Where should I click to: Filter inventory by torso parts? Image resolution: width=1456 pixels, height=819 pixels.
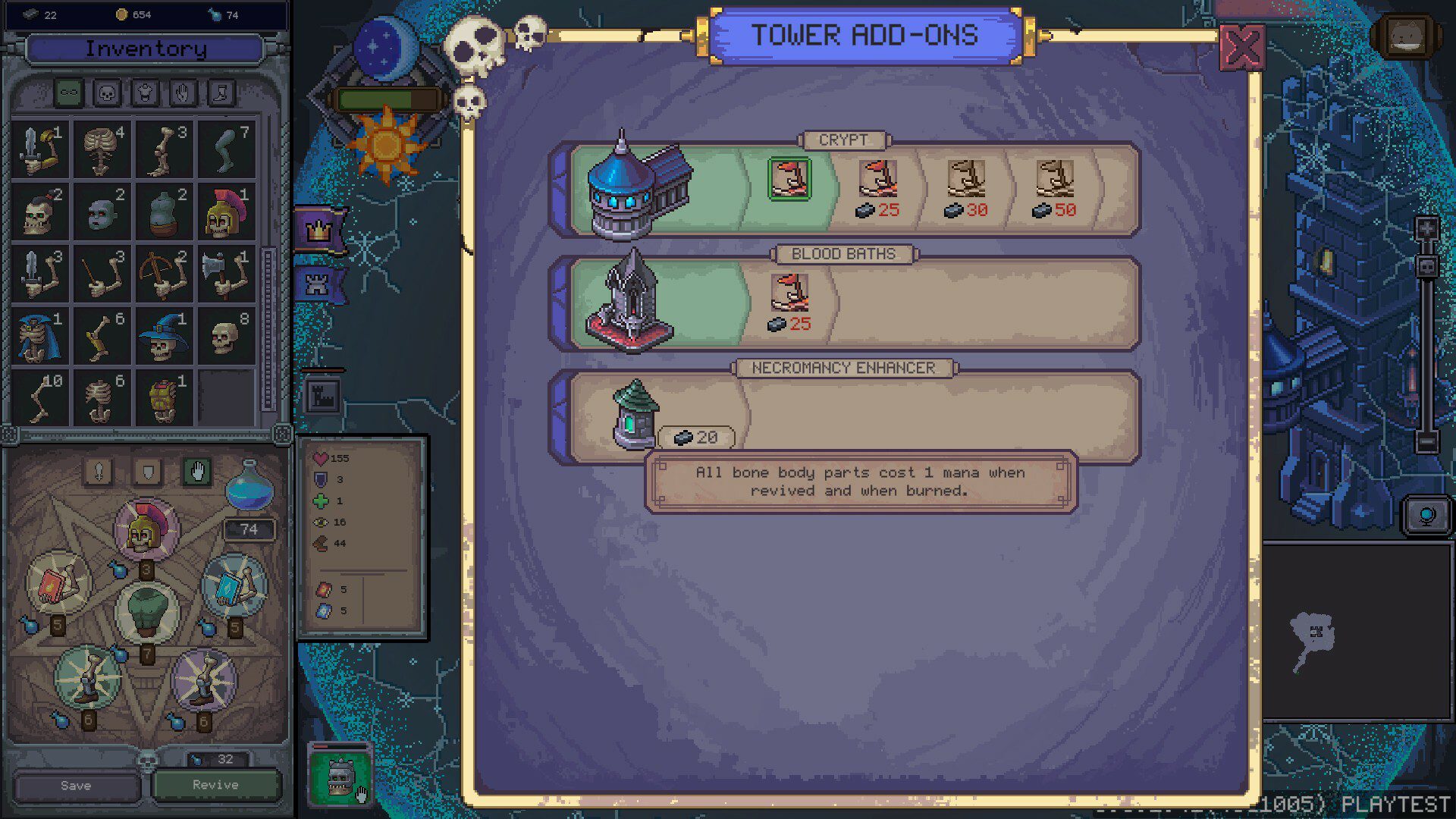pos(145,93)
